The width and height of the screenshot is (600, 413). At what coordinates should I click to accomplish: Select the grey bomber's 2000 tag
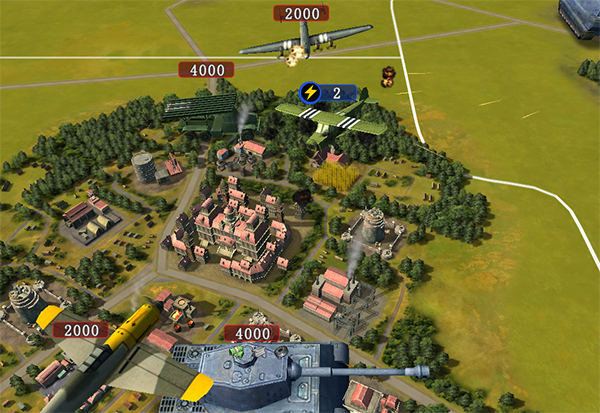301,13
